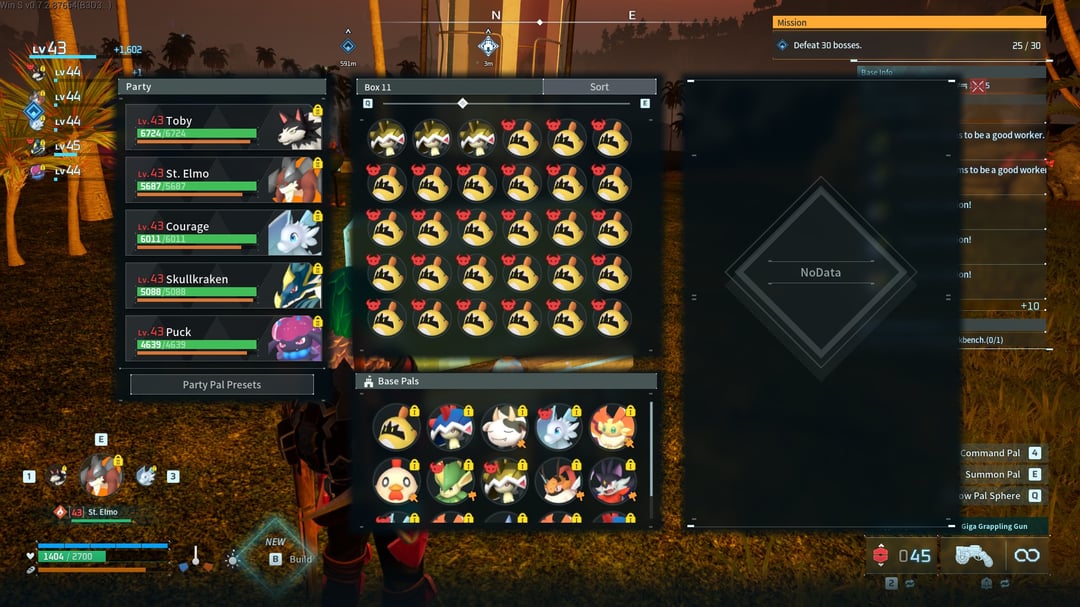Pick the blue hooded pal in Base Pals
Viewport: 1080px width, 607px height.
(450, 427)
